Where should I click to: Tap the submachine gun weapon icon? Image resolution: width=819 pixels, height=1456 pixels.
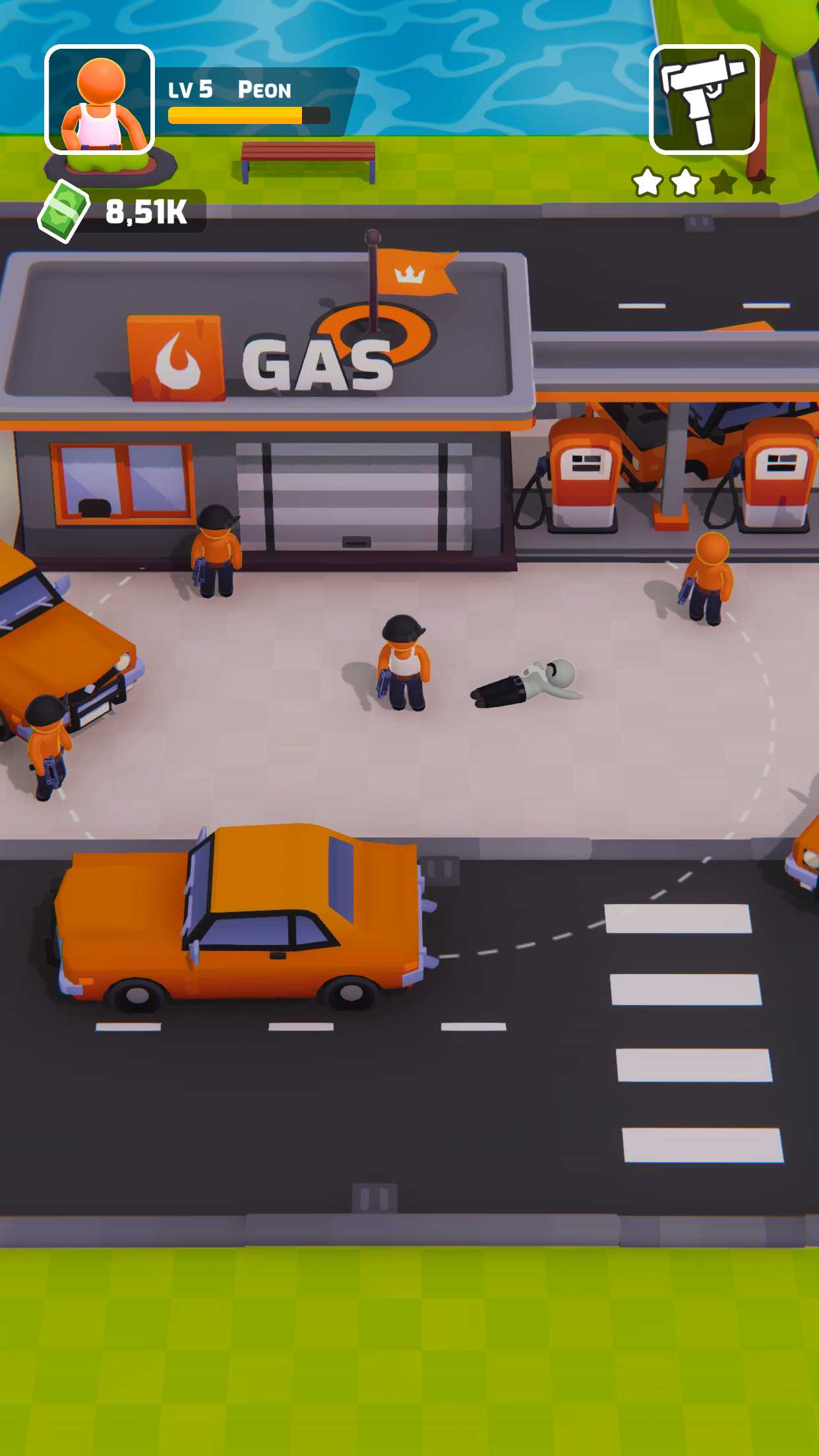pyautogui.click(x=704, y=100)
